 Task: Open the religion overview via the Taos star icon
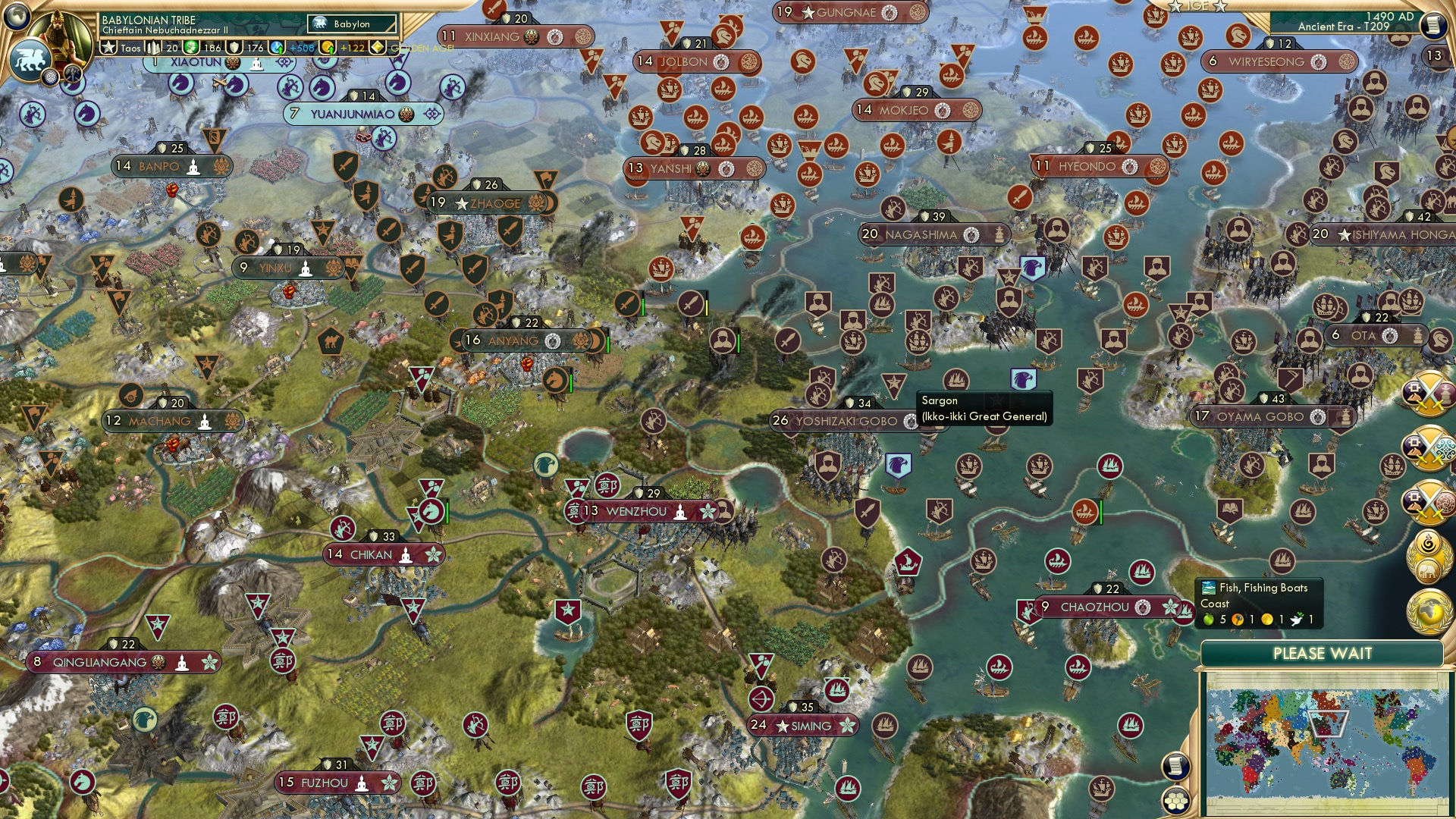pyautogui.click(x=108, y=47)
